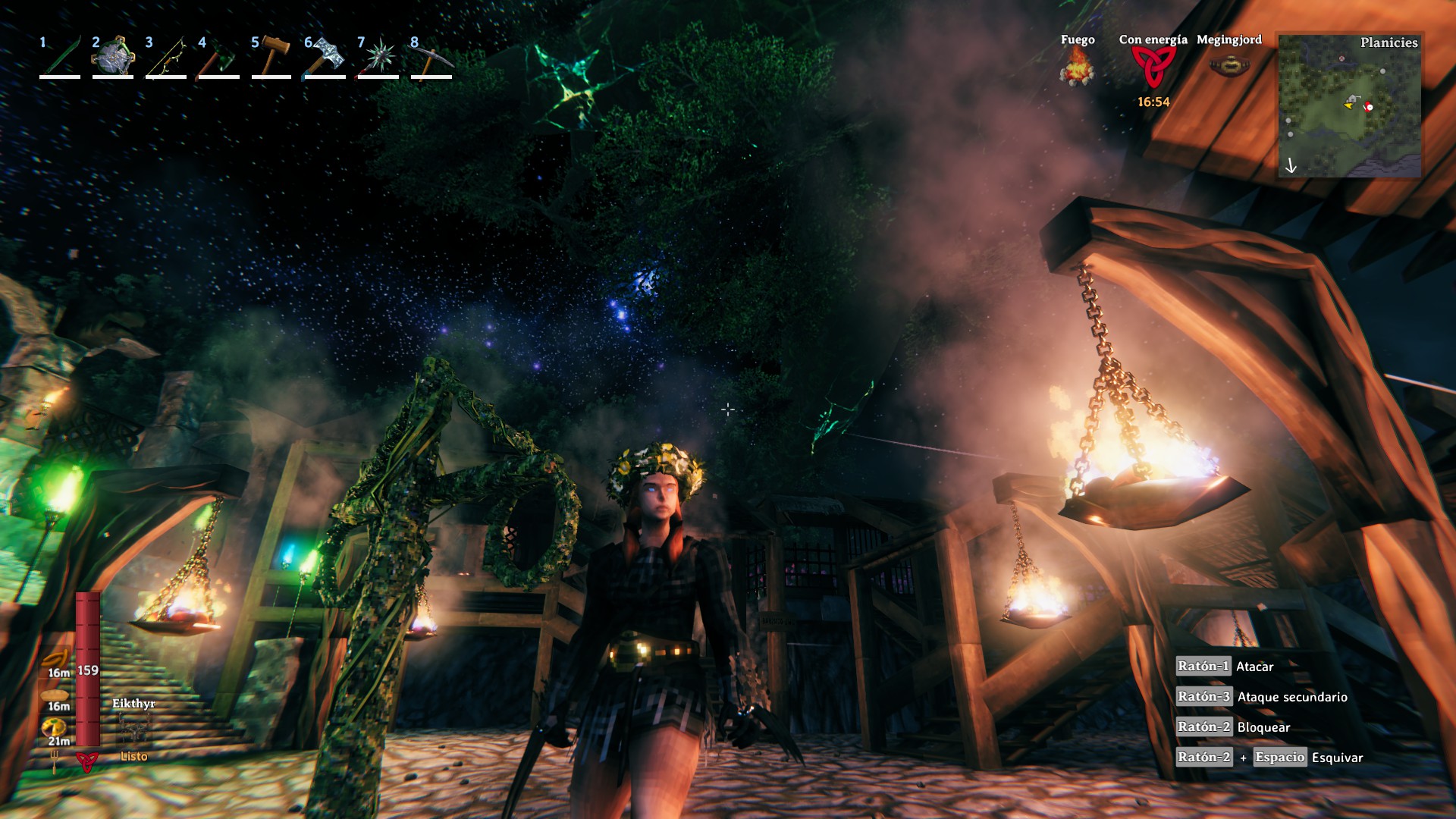
Task: Click the Fuego campfire status icon
Action: pyautogui.click(x=1077, y=67)
